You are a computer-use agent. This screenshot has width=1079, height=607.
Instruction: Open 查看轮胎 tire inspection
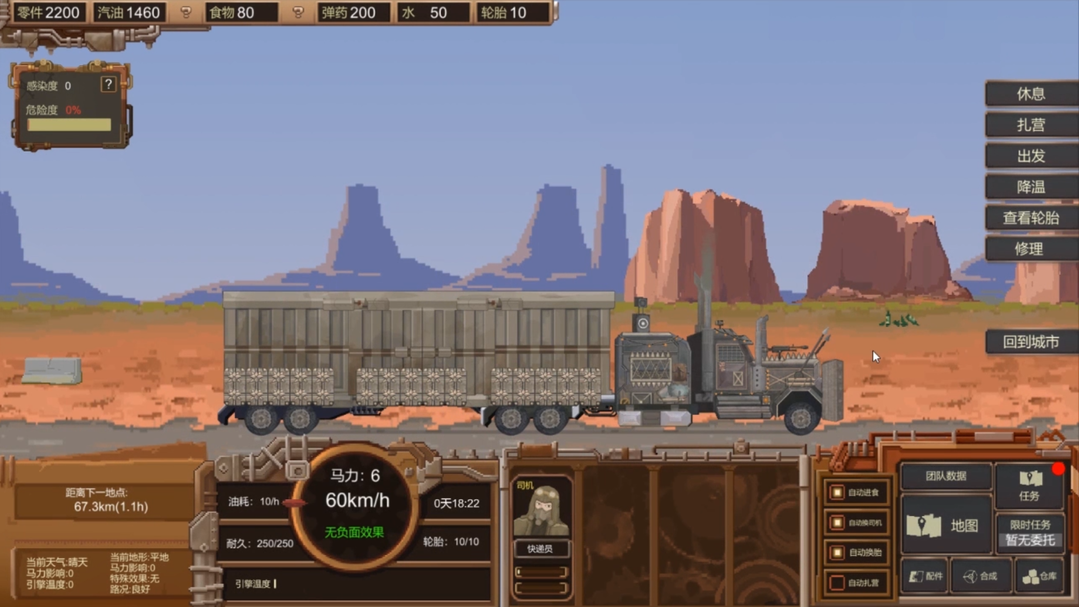click(1030, 218)
